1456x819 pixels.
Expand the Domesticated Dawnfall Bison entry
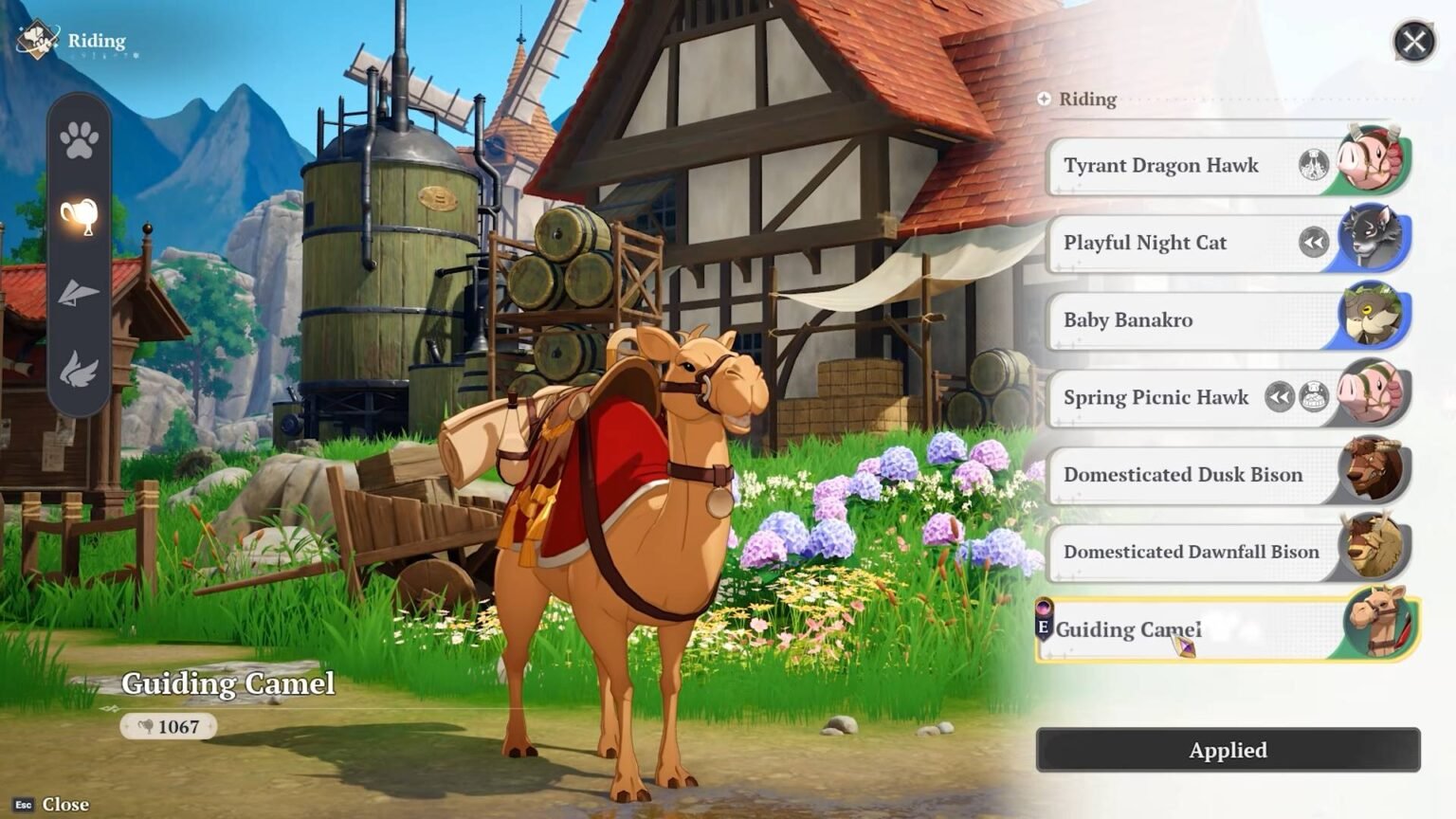point(1190,551)
